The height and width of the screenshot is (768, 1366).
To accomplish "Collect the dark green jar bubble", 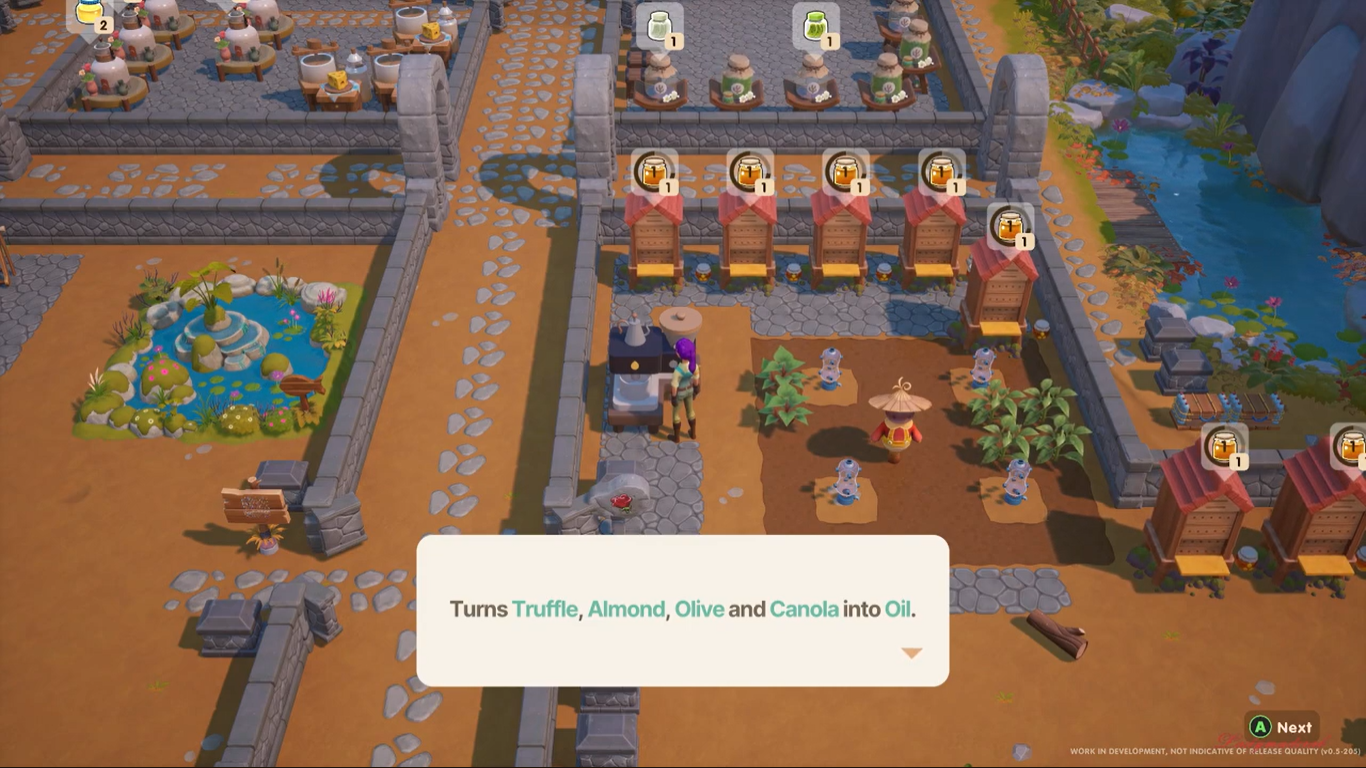I will click(816, 27).
